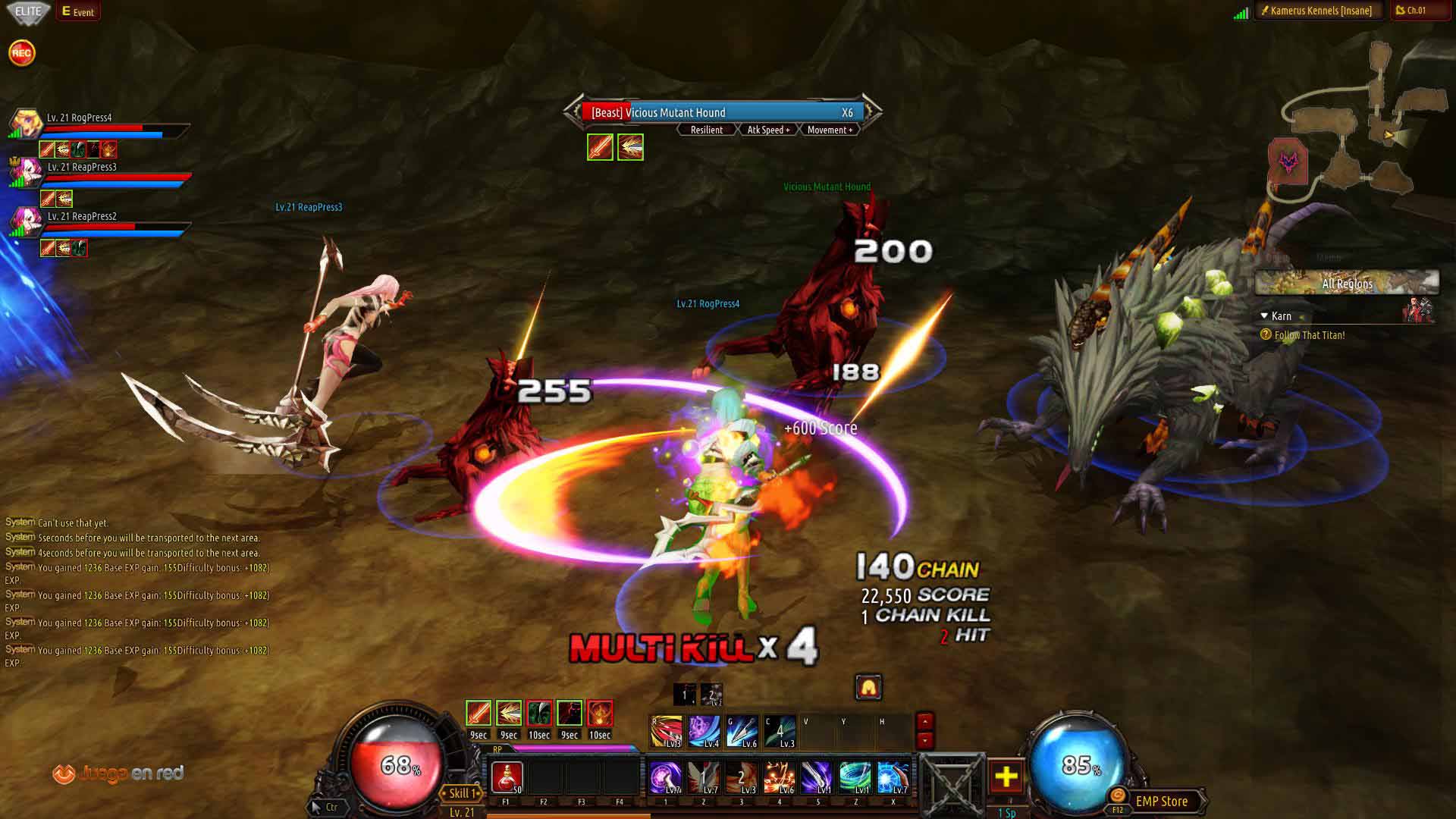
Task: Open the All Regions quest filter
Action: click(1347, 284)
